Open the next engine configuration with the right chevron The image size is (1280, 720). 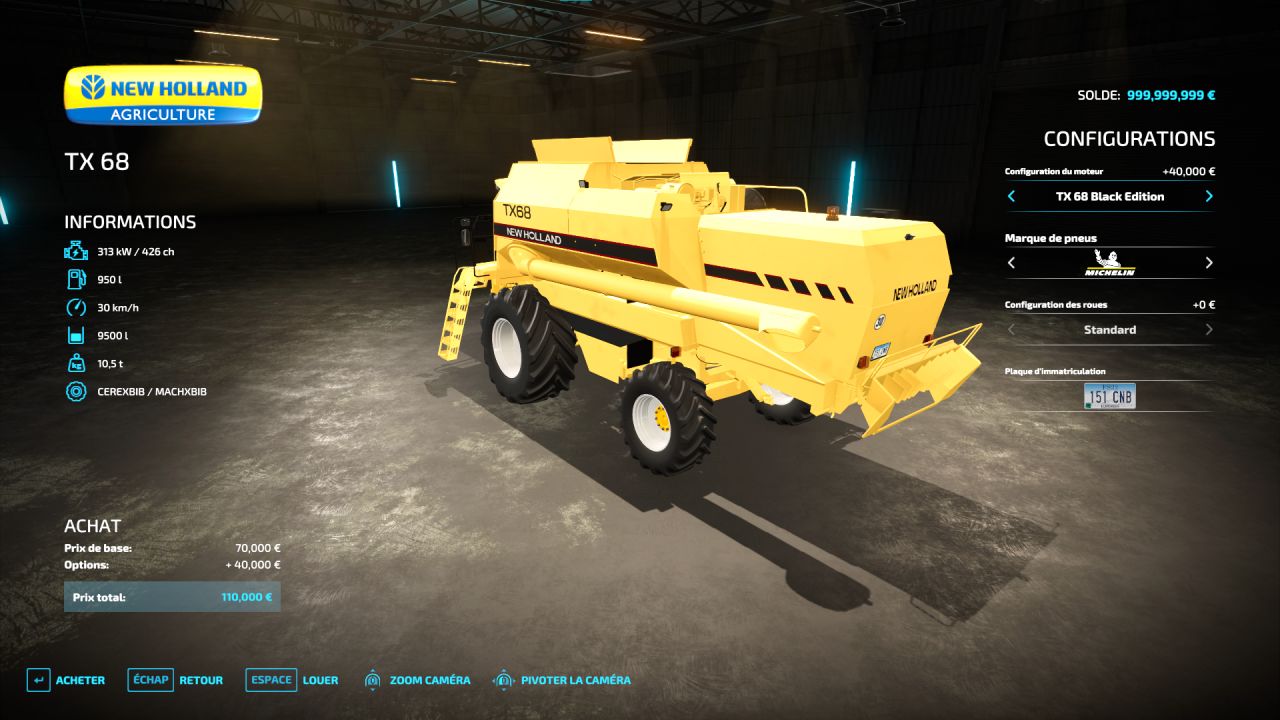(1208, 196)
